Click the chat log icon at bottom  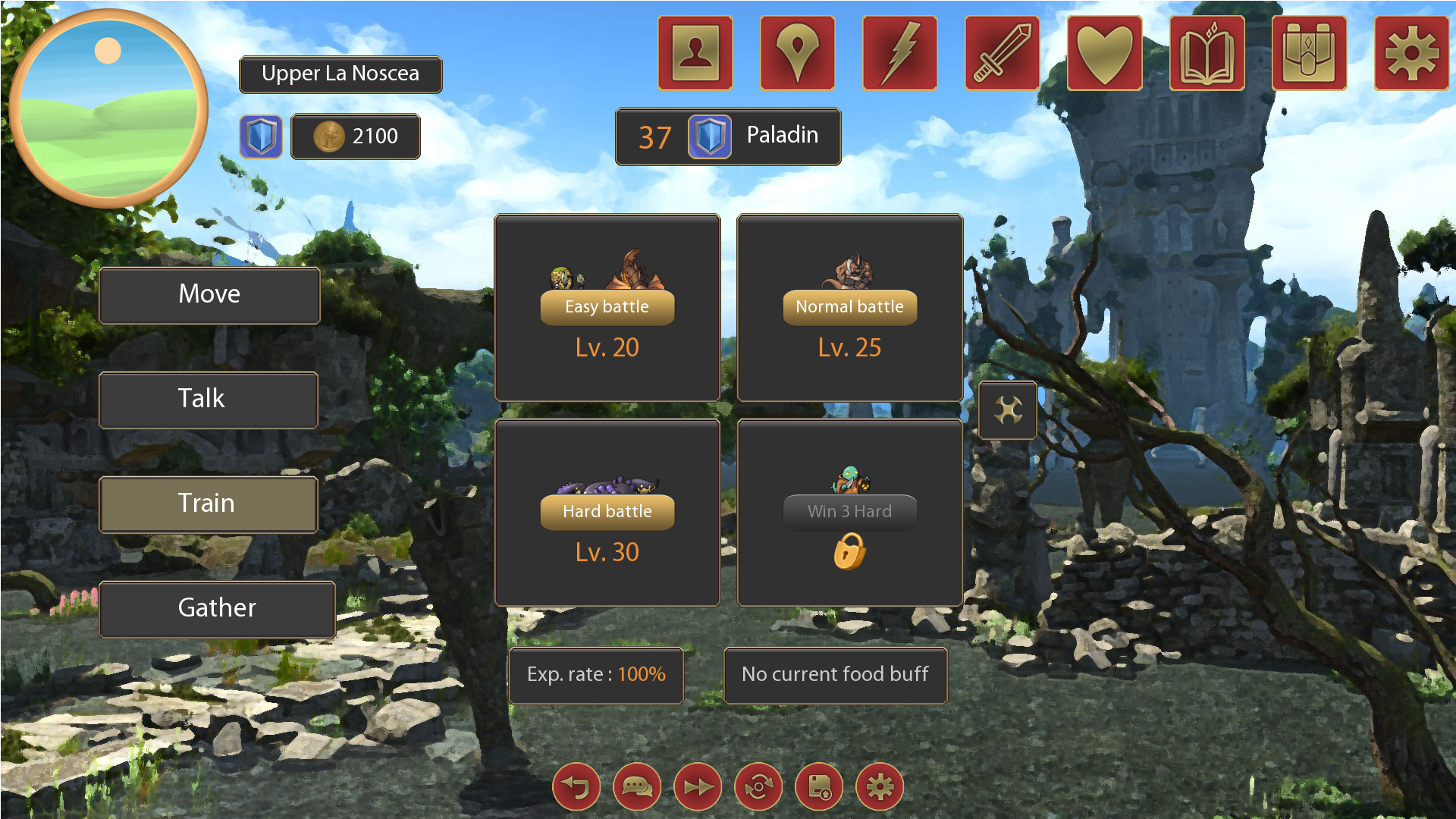click(x=636, y=786)
